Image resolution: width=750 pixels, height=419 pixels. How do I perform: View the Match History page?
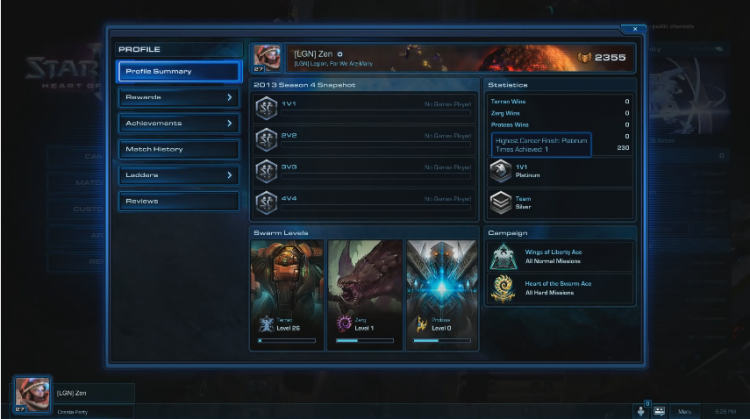pyautogui.click(x=179, y=150)
